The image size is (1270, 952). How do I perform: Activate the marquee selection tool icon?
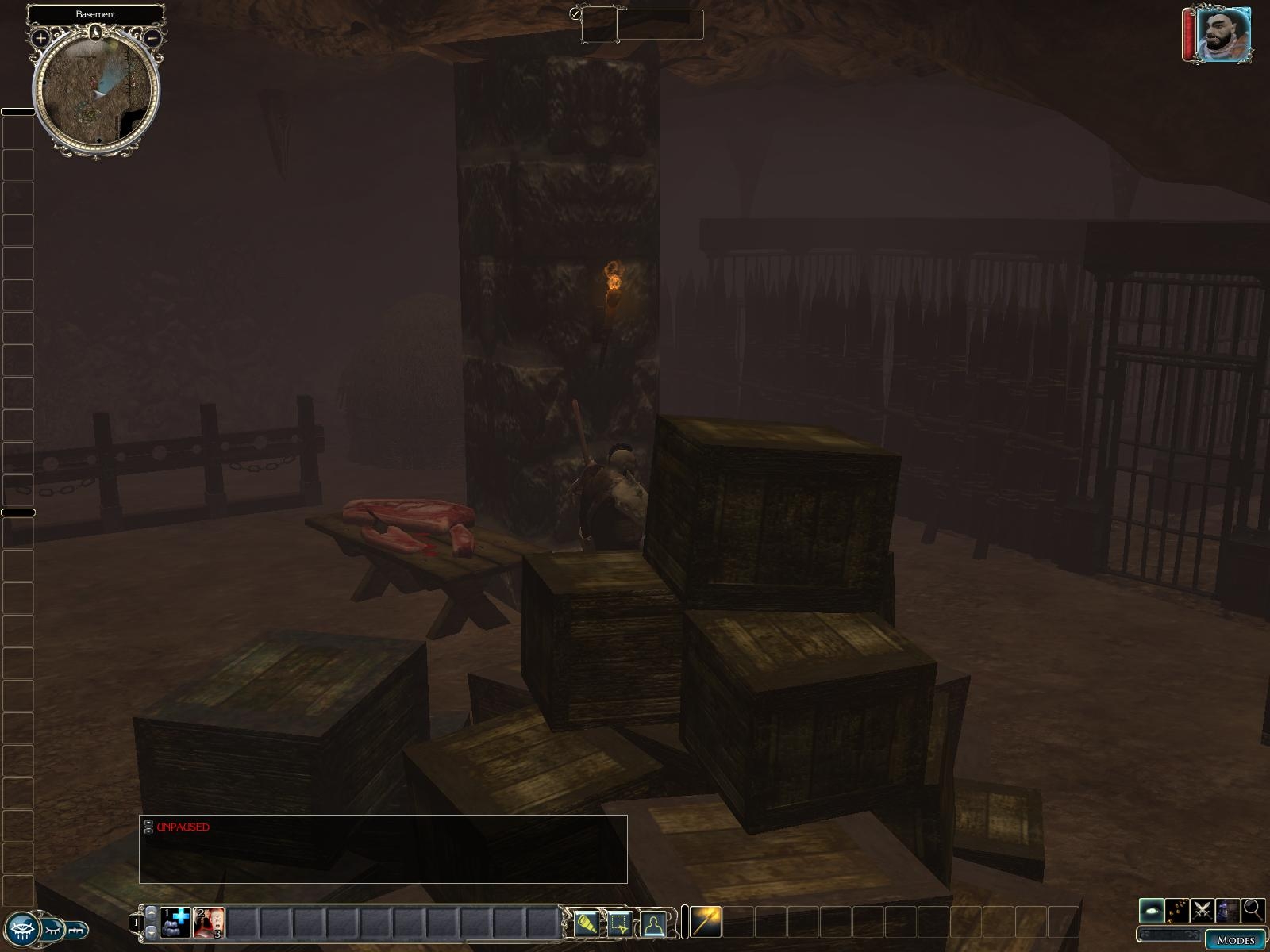tap(620, 923)
